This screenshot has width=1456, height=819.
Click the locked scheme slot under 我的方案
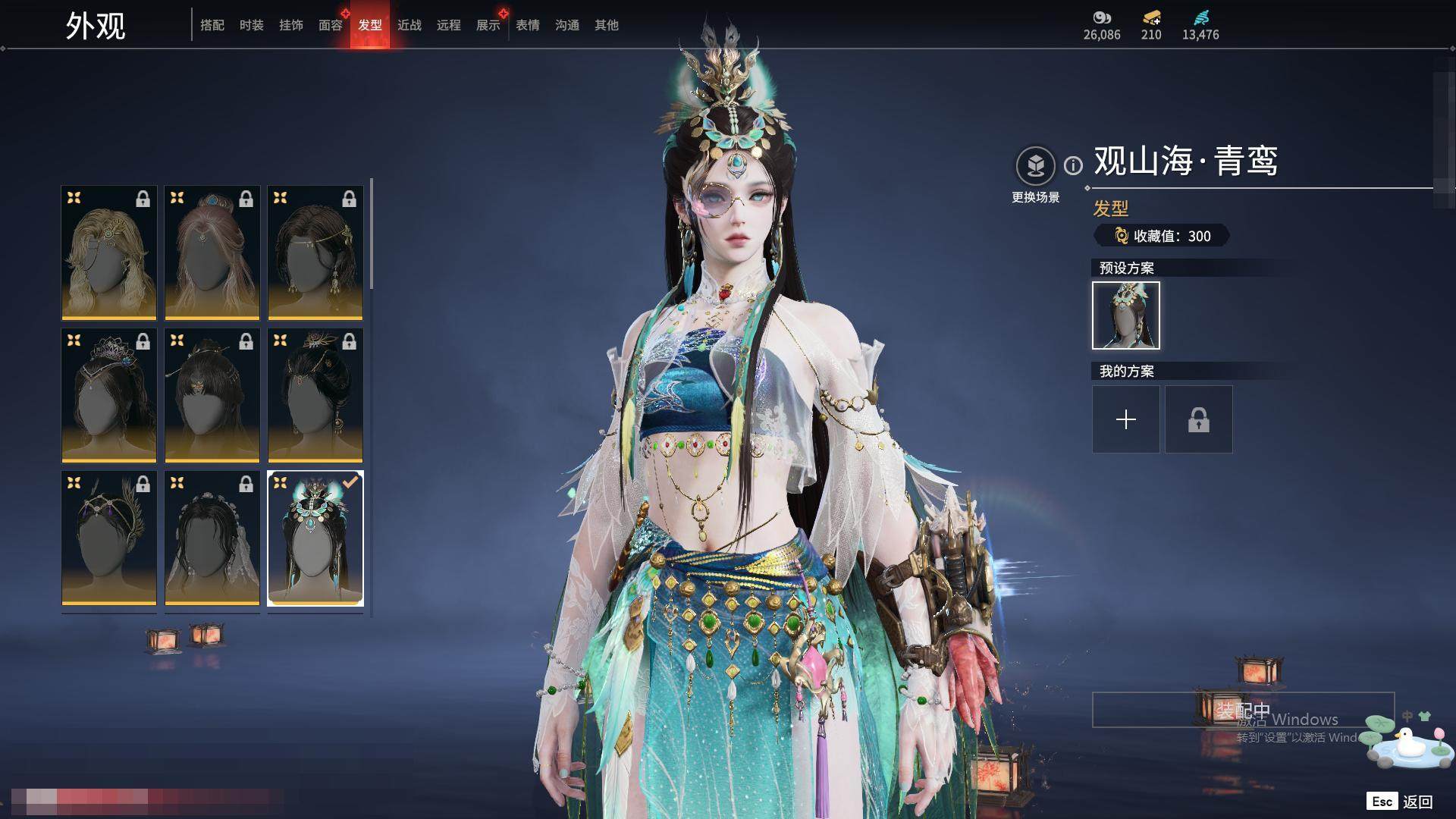(1199, 419)
